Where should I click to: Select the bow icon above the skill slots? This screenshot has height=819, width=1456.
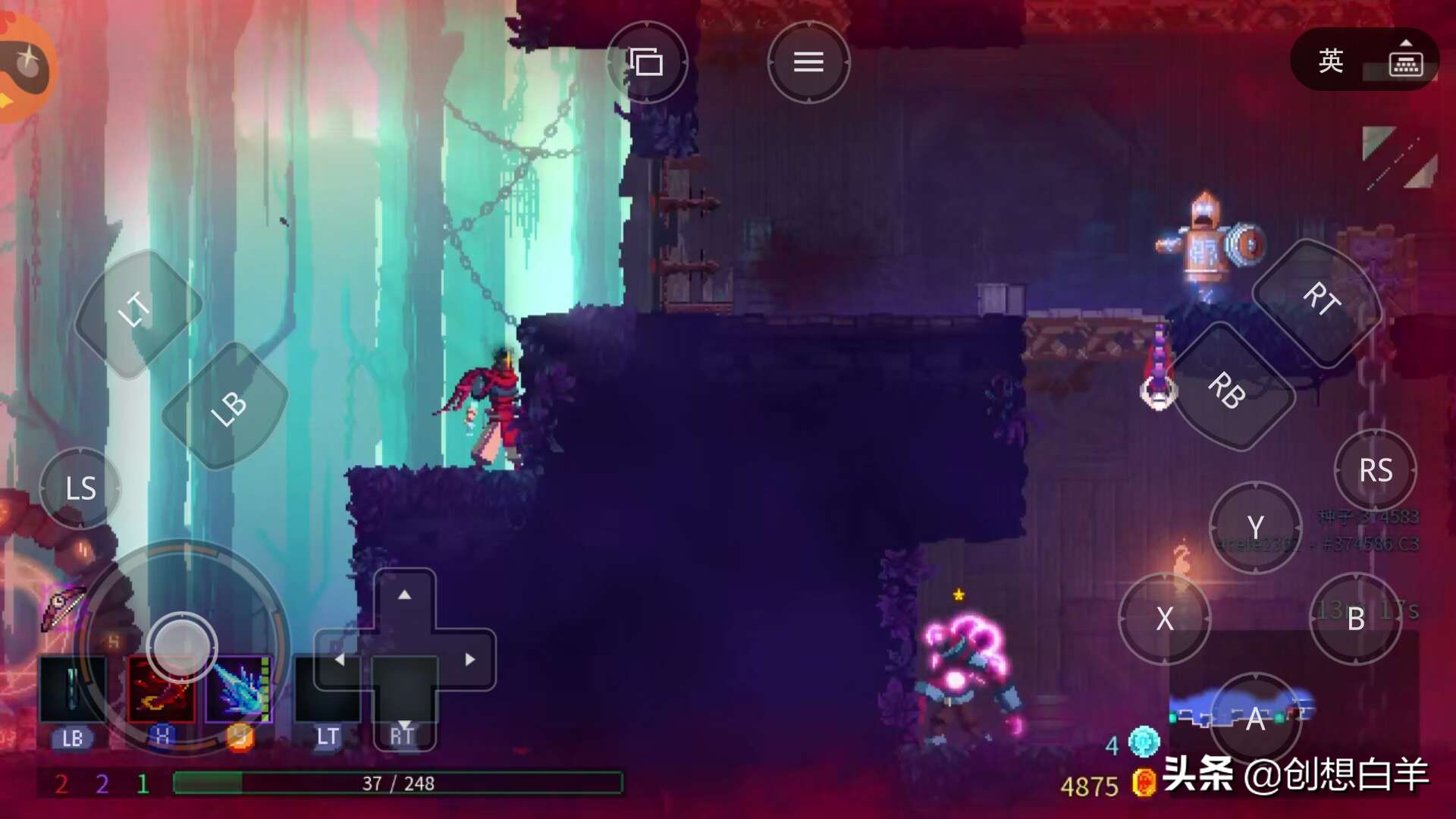point(63,606)
